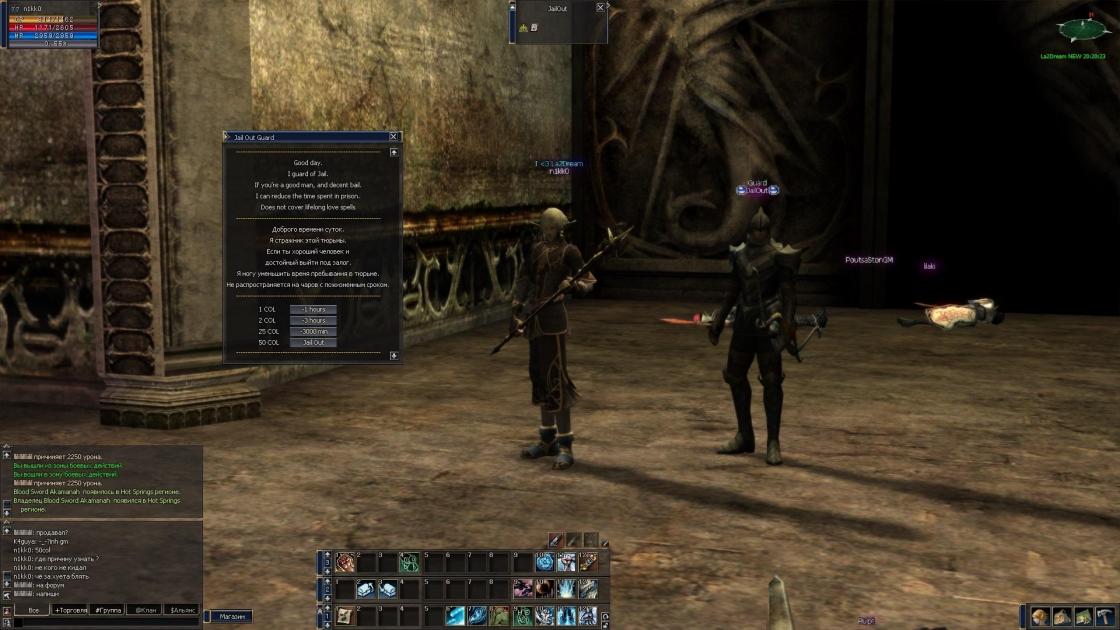This screenshot has width=1120, height=630.
Task: Show the @Клан chat tab
Action: [146, 609]
